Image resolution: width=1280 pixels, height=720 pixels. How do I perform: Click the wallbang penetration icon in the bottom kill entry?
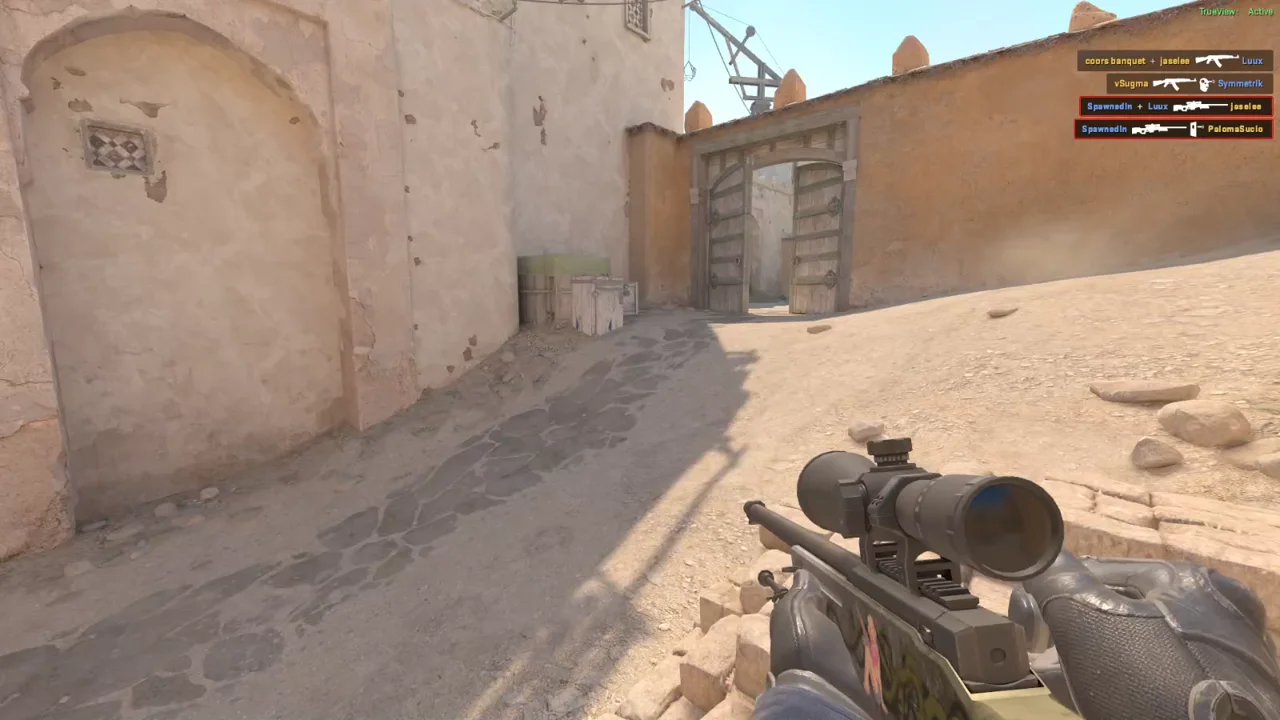pyautogui.click(x=1194, y=129)
